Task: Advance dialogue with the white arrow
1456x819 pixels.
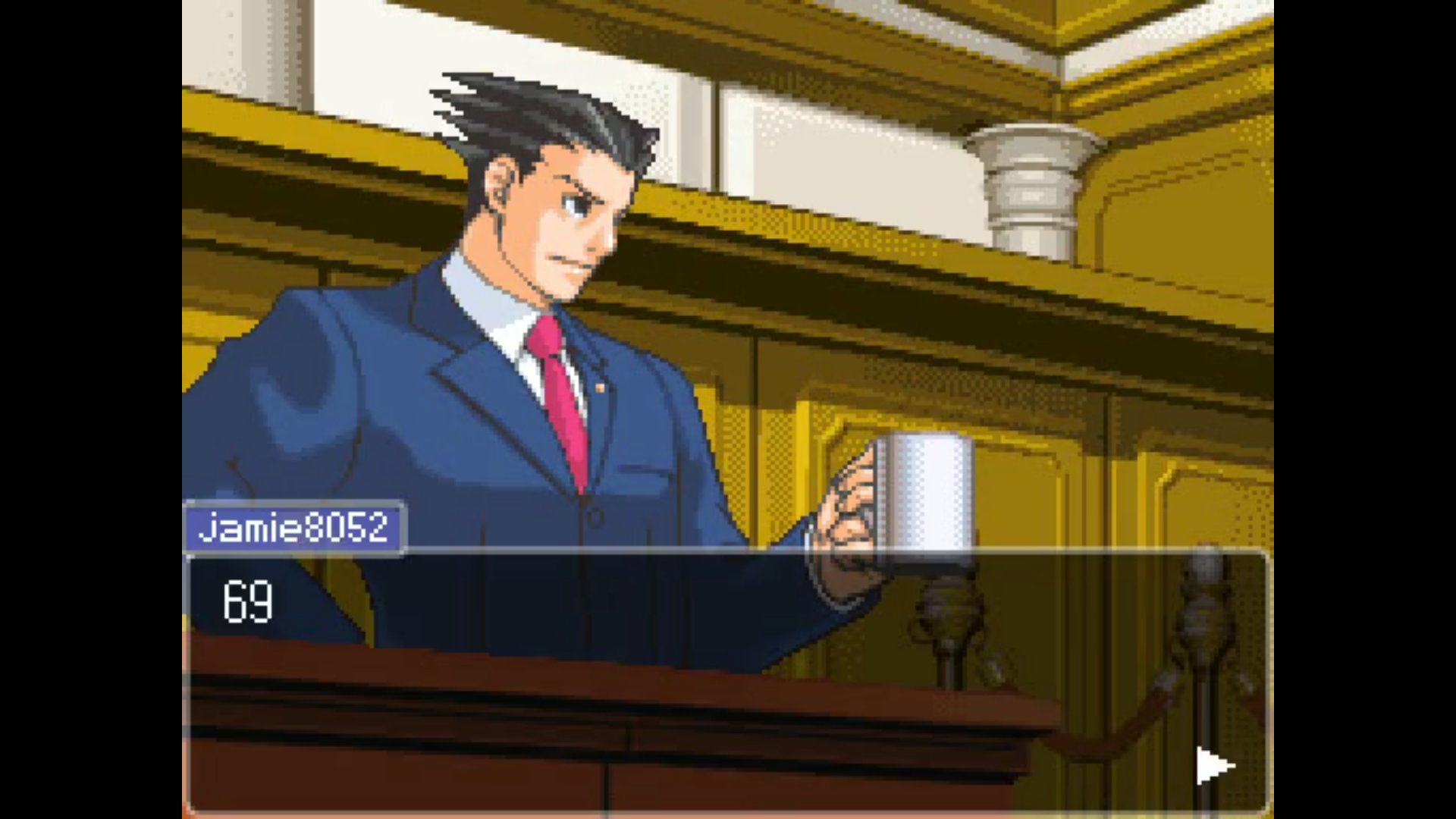Action: coord(1213,766)
